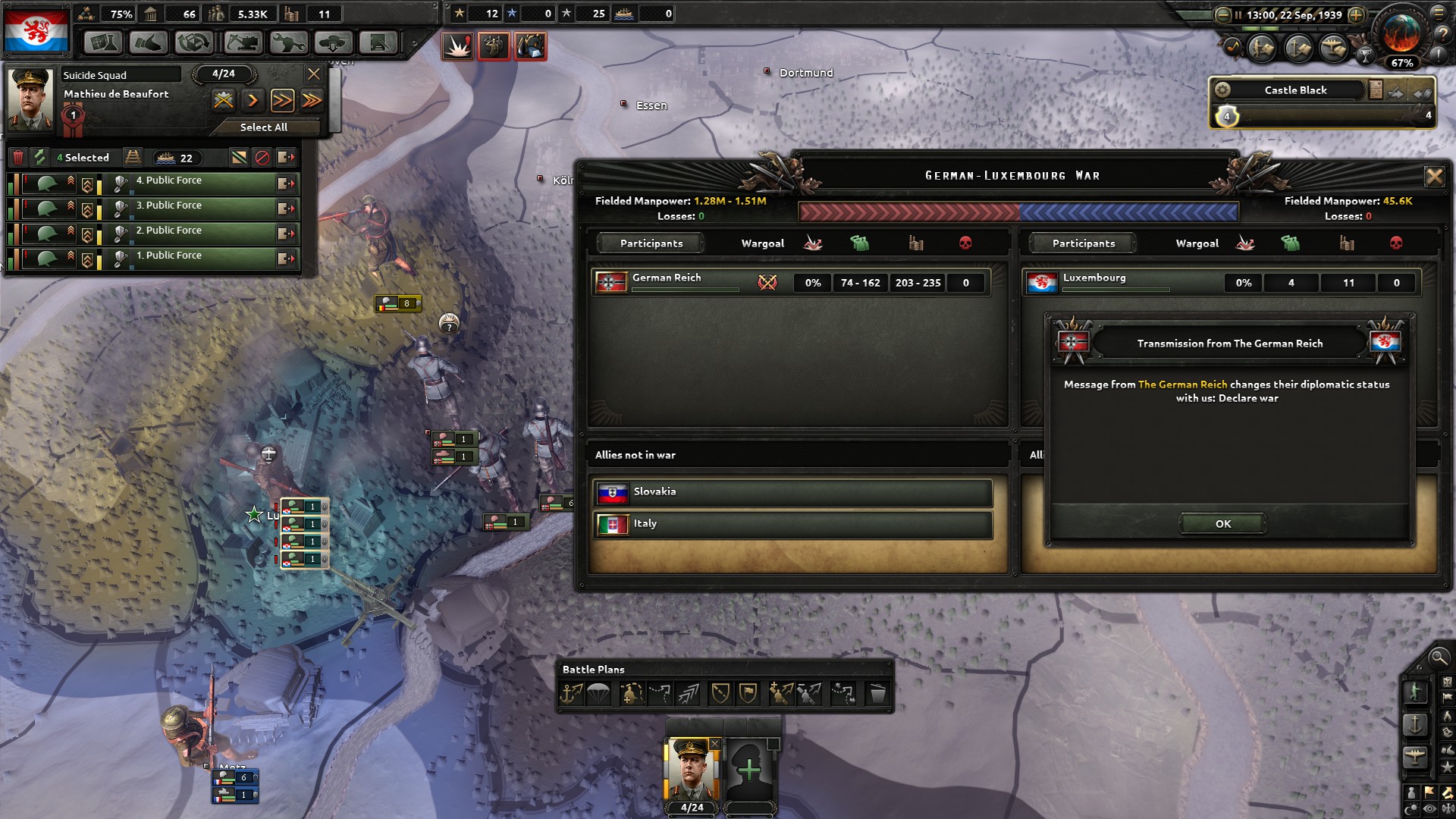Screen dimensions: 1456x819
Task: Delete battle plans with the trash icon
Action: click(x=877, y=693)
